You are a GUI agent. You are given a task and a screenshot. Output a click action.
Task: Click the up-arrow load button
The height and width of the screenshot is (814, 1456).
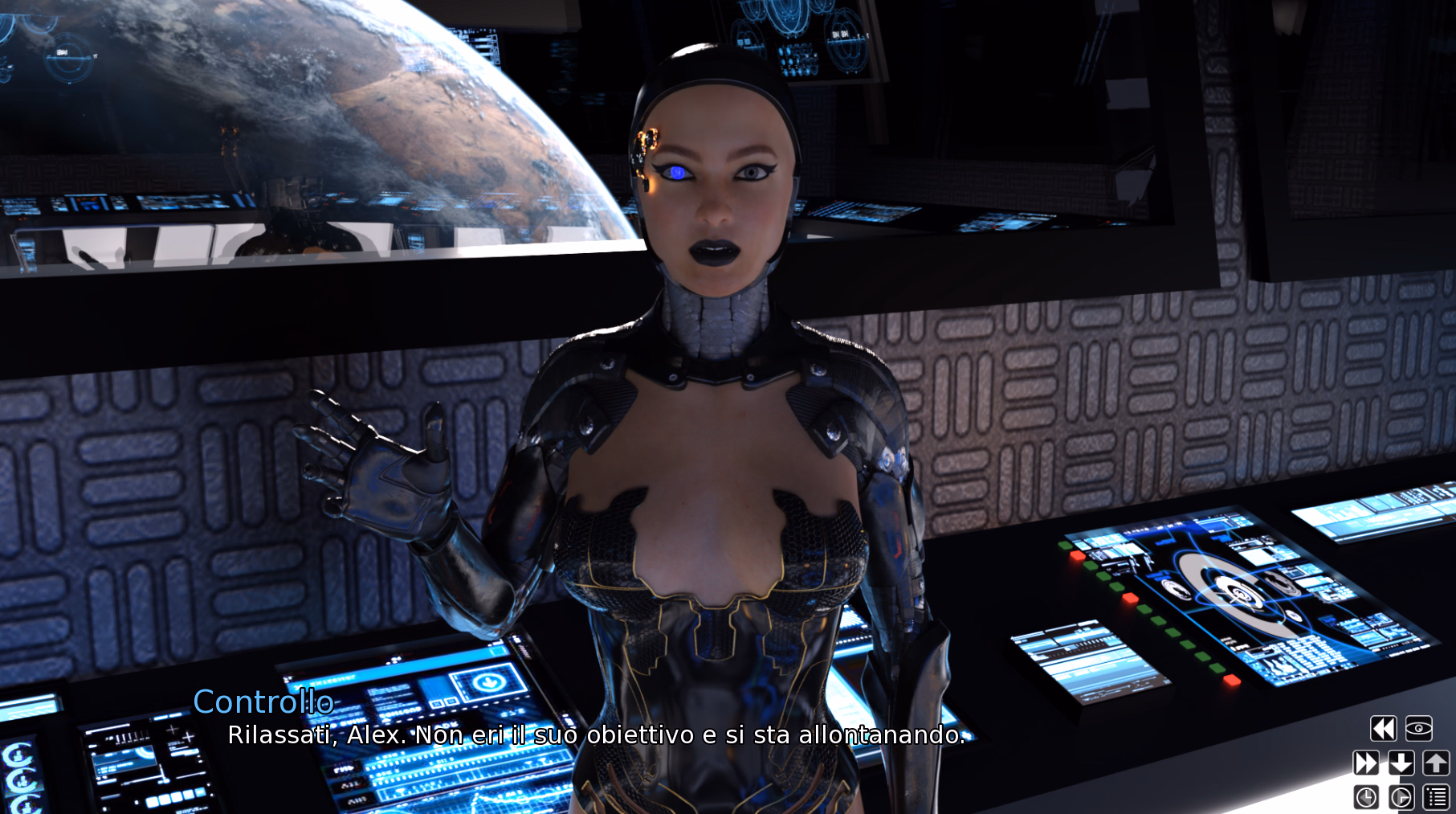click(1436, 763)
